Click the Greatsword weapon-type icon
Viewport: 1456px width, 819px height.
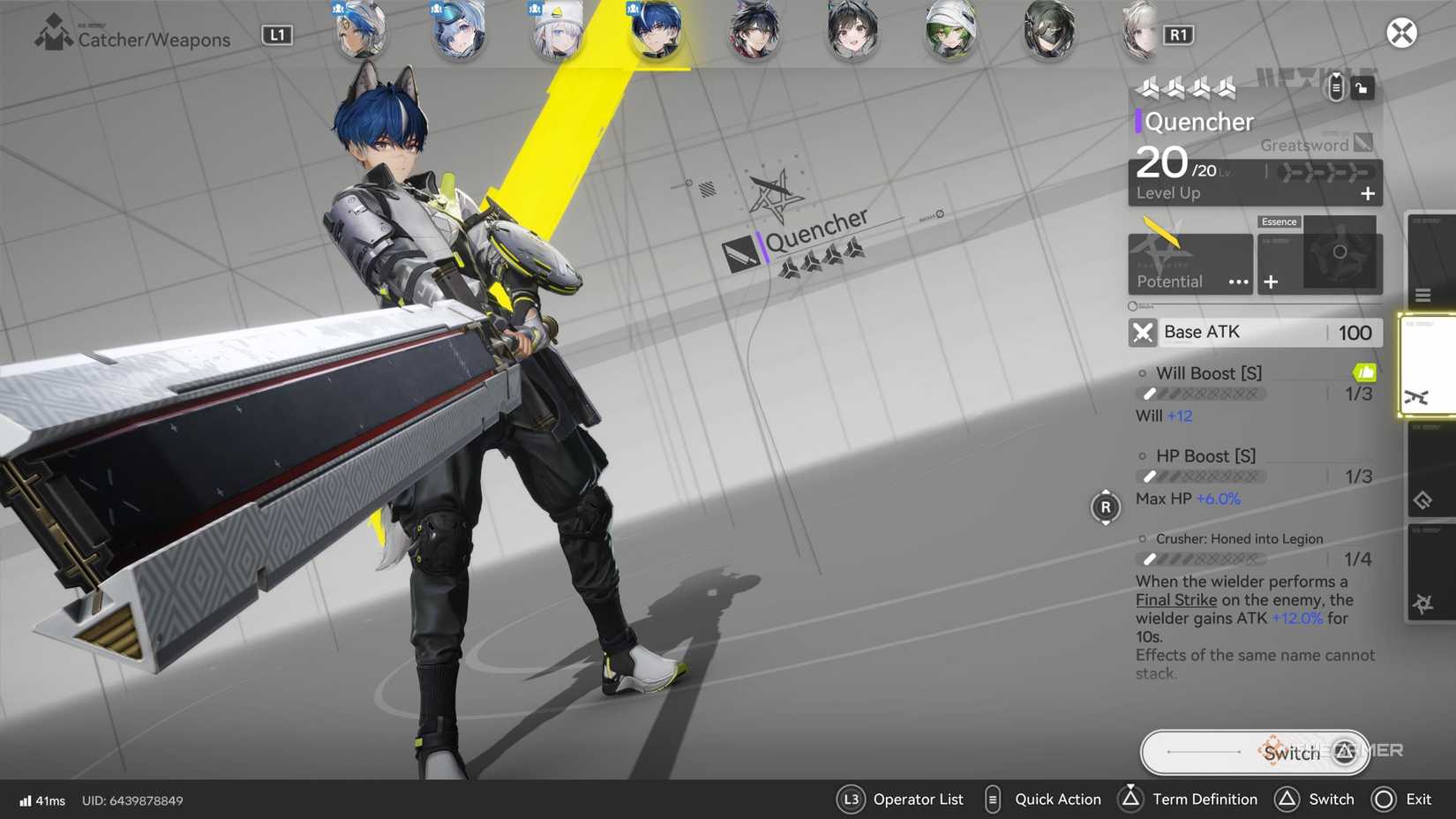(x=1362, y=142)
